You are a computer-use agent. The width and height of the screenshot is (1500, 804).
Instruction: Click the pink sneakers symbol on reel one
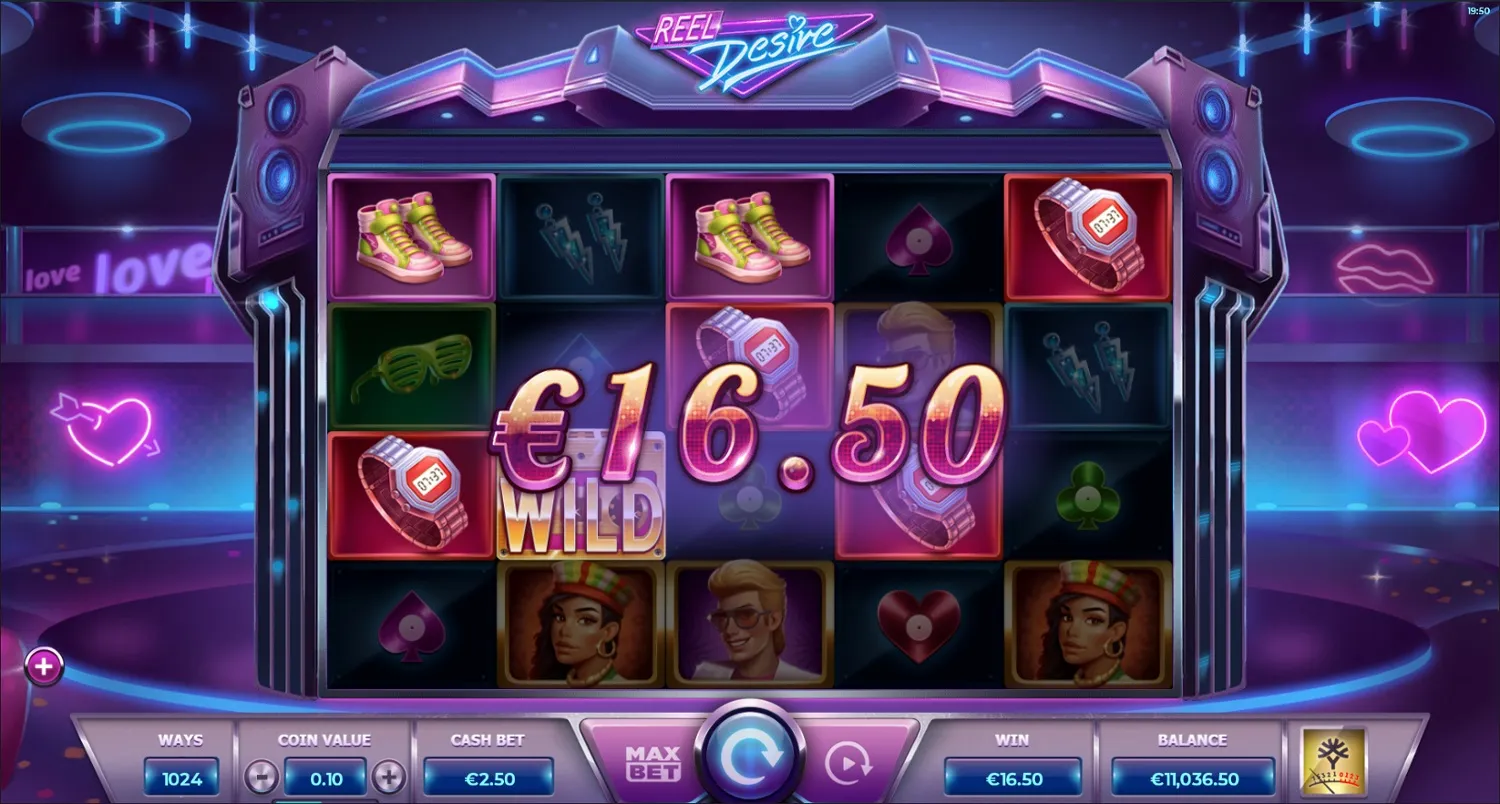coord(410,236)
